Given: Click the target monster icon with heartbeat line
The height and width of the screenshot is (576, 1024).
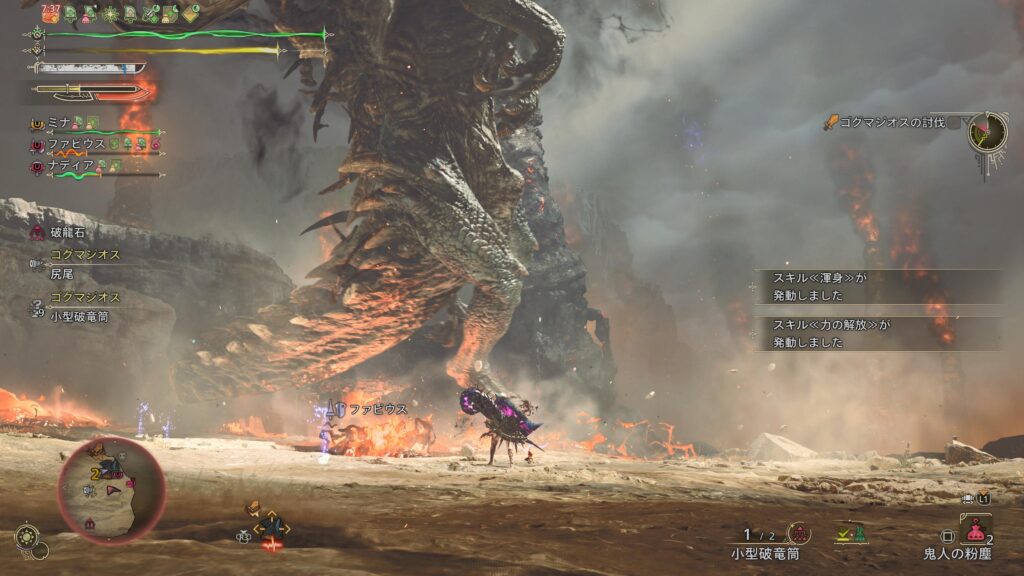Looking at the screenshot, I should [x=271, y=529].
